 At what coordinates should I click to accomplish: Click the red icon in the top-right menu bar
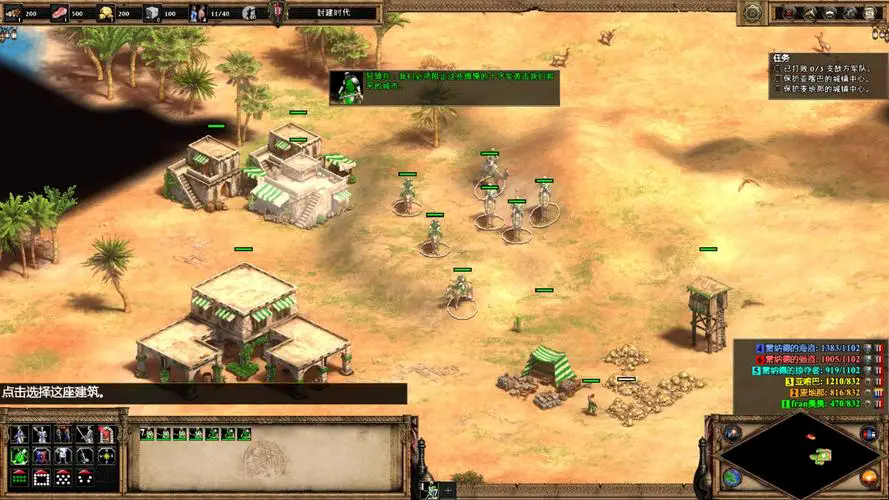click(x=790, y=13)
